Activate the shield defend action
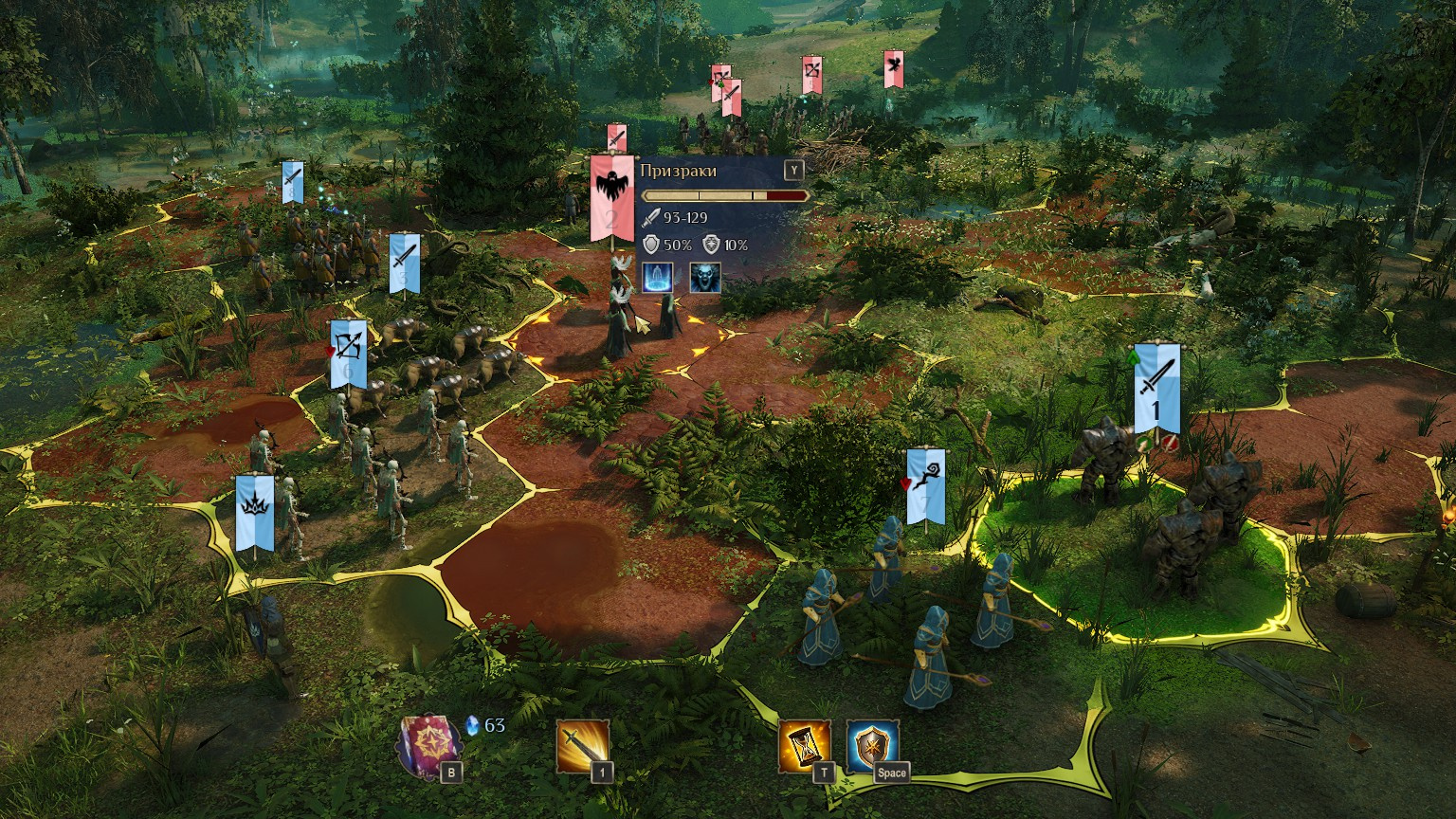 click(872, 745)
